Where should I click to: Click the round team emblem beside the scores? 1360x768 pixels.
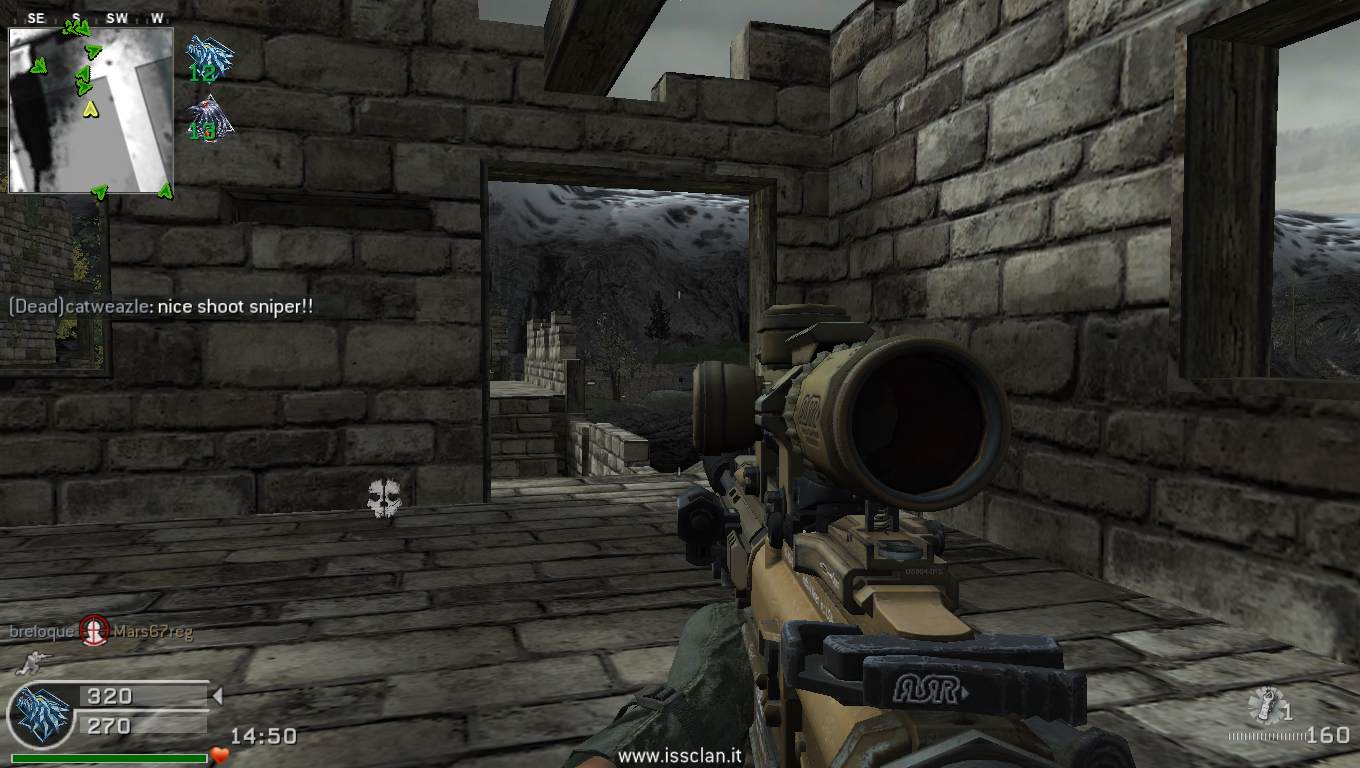tap(41, 716)
